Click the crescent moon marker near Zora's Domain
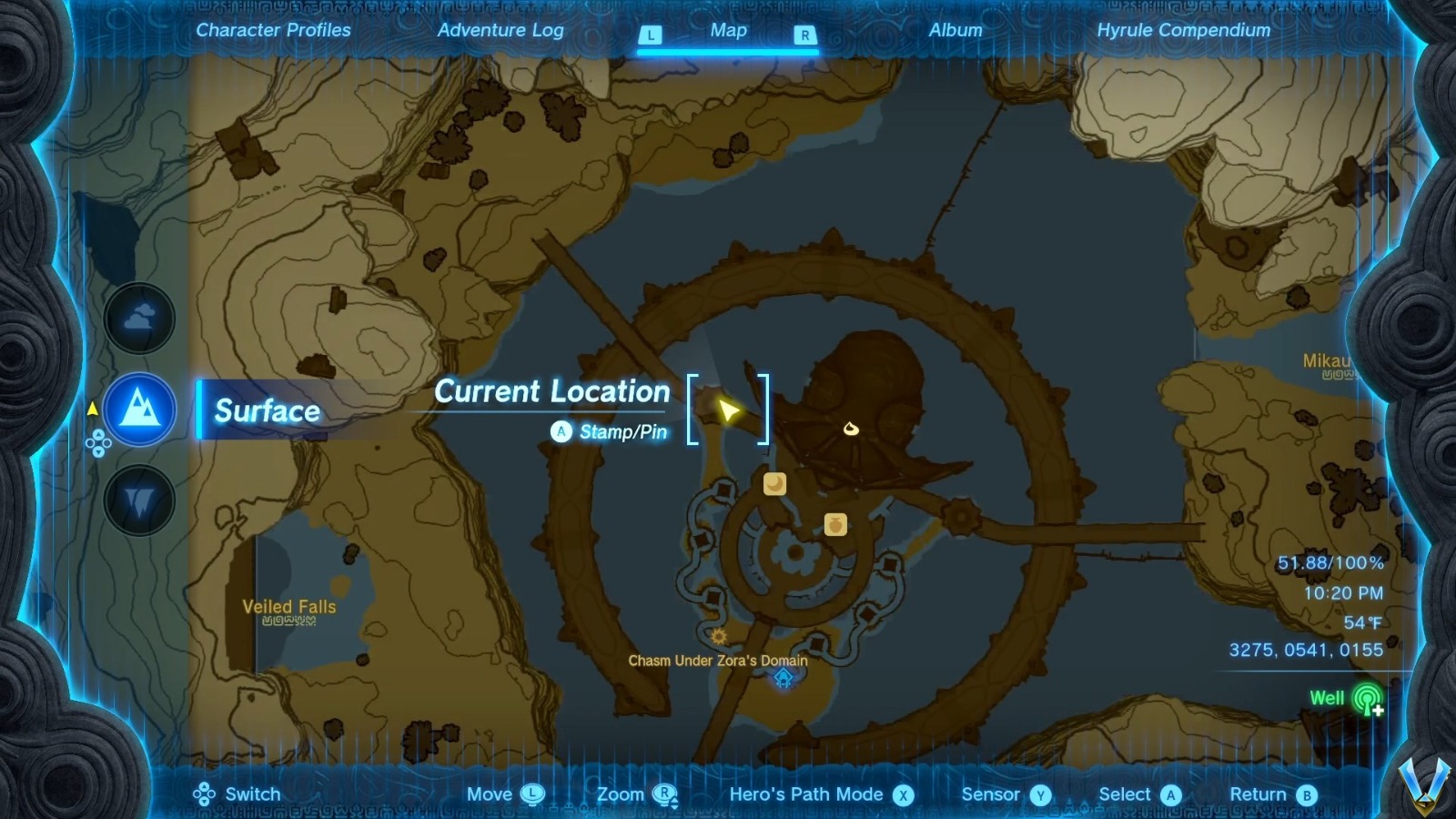This screenshot has width=1456, height=819. click(x=774, y=483)
